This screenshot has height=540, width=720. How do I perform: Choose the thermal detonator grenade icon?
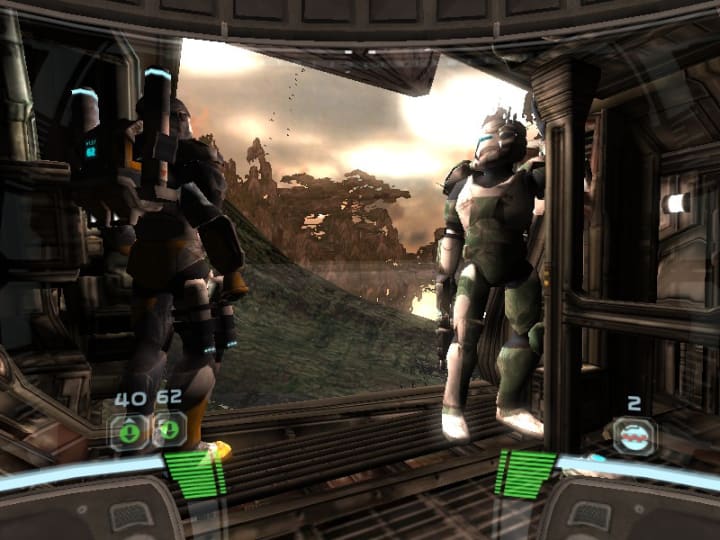(634, 437)
